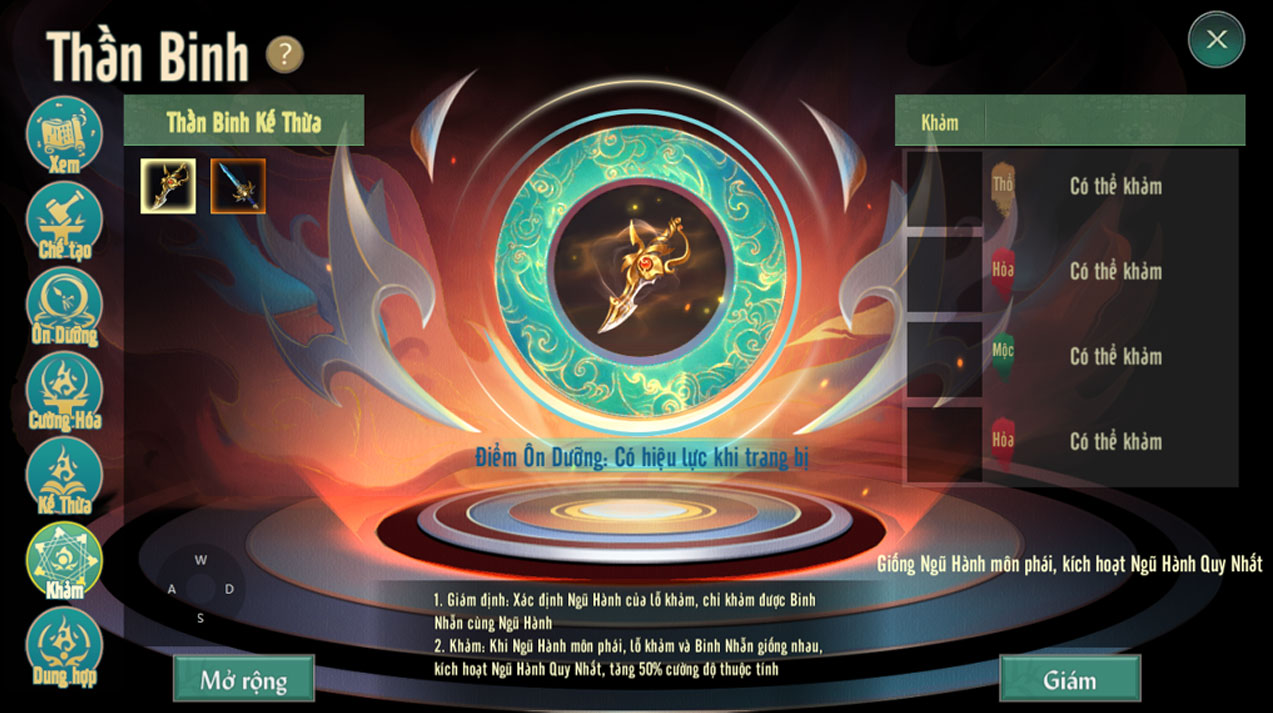Select the golden dagger weapon thumbnail
Screen dimensions: 1273x713
click(168, 186)
